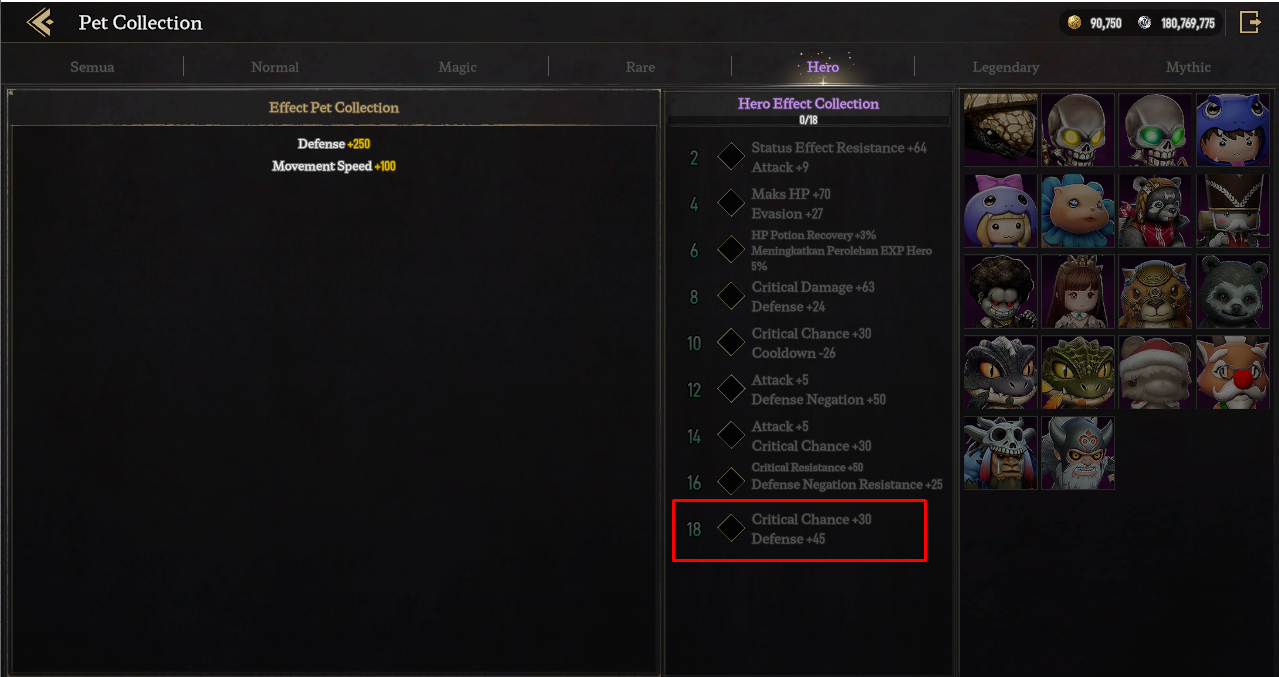Select the 18-pet Critical Chance effect row
This screenshot has width=1279, height=677.
(x=799, y=529)
